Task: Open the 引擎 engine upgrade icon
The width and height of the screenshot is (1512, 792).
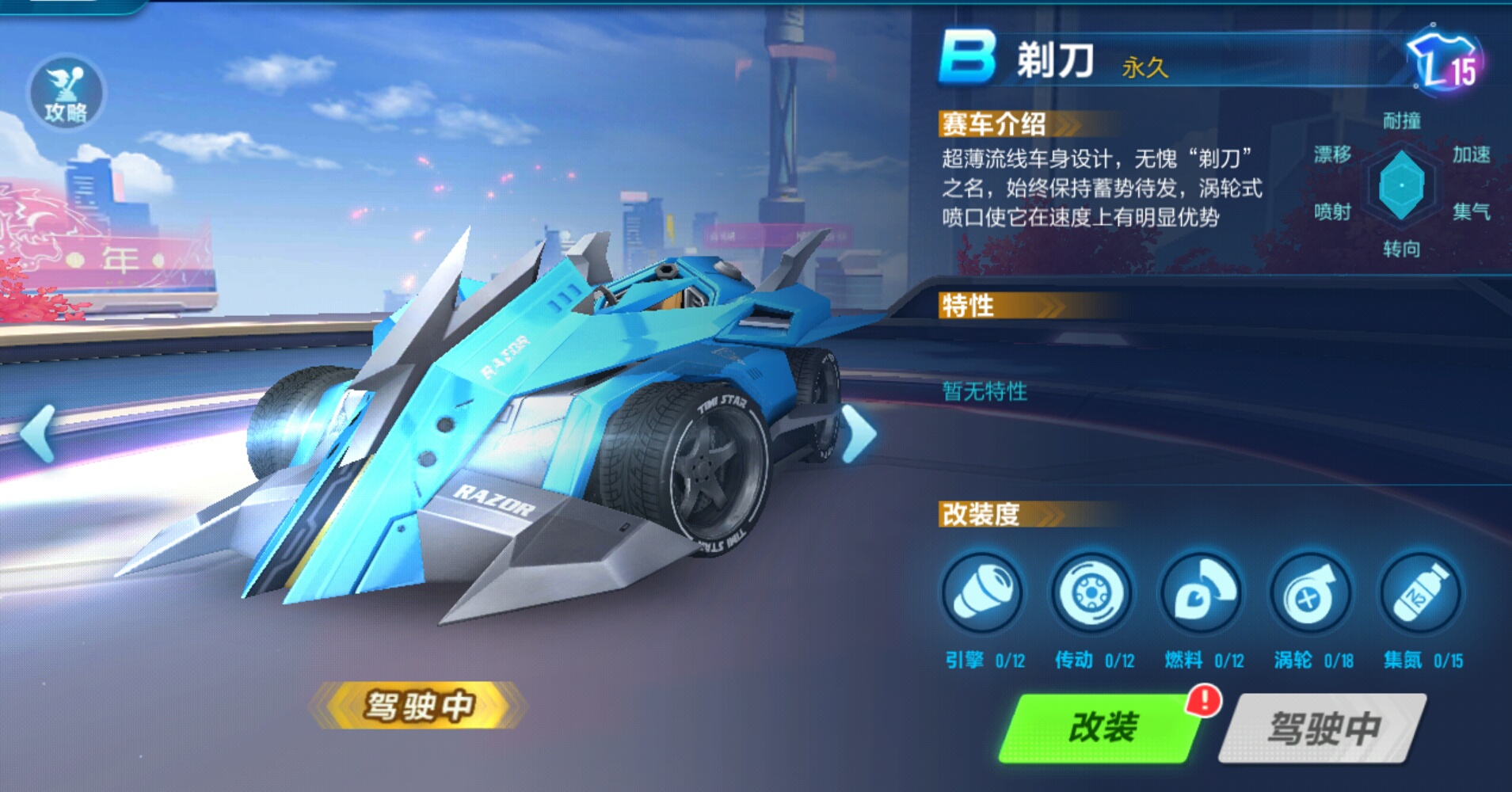Action: pos(985,595)
